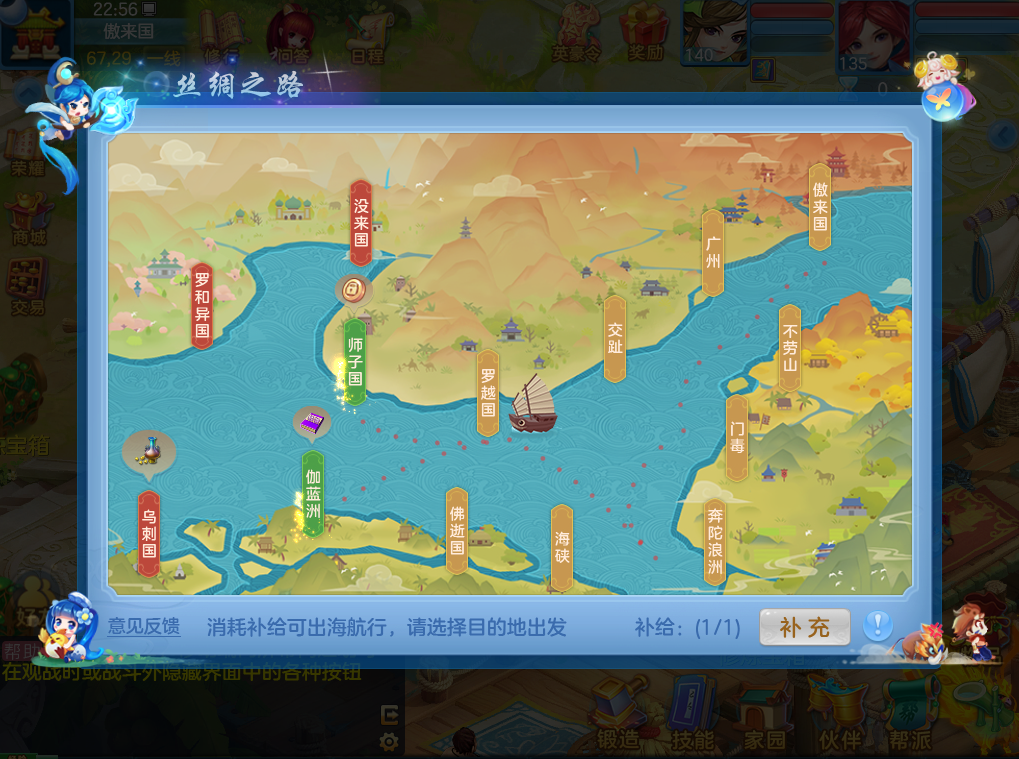
Task: Select the 没来国 destination marker
Action: [361, 222]
